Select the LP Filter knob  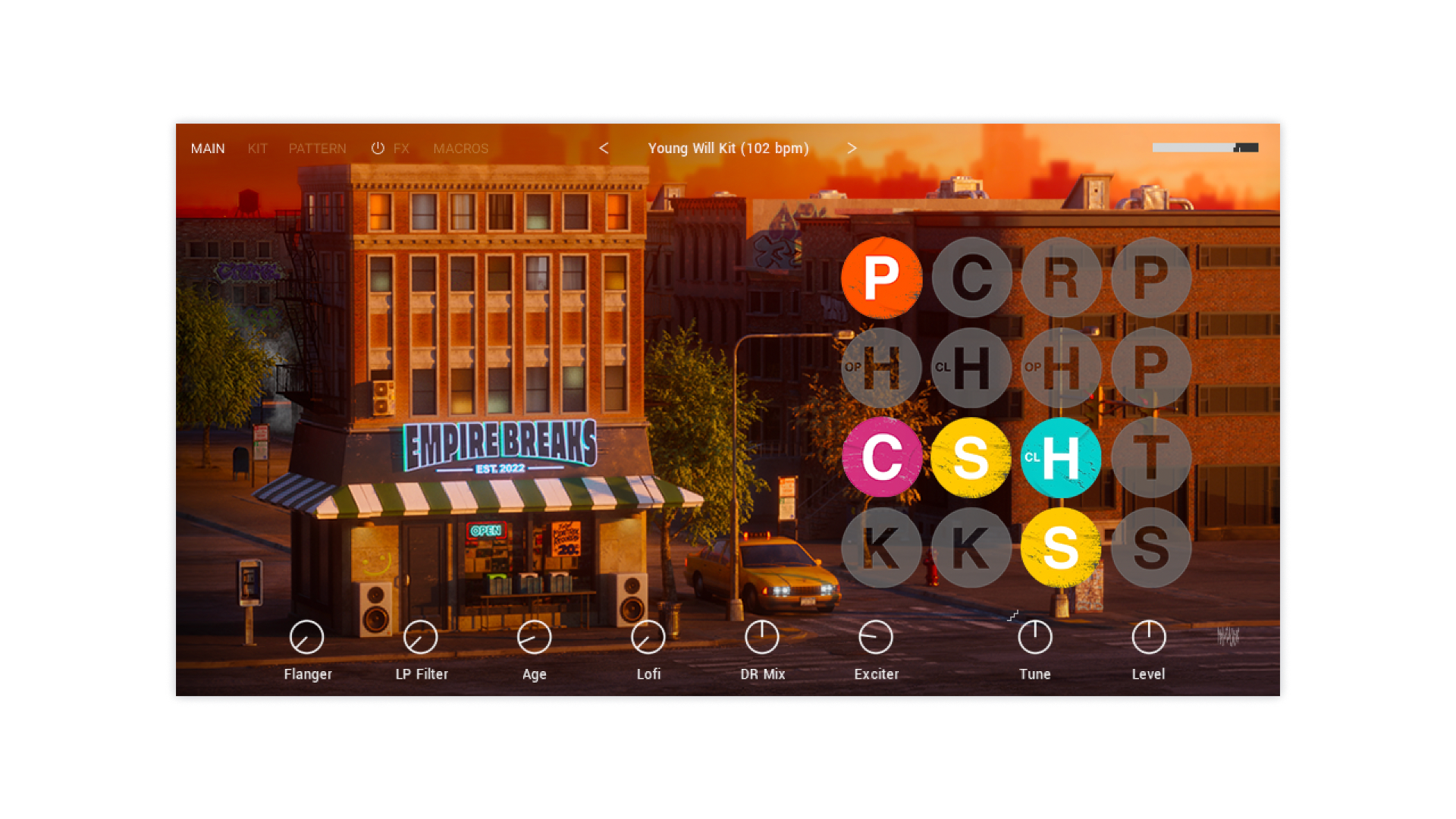[421, 638]
